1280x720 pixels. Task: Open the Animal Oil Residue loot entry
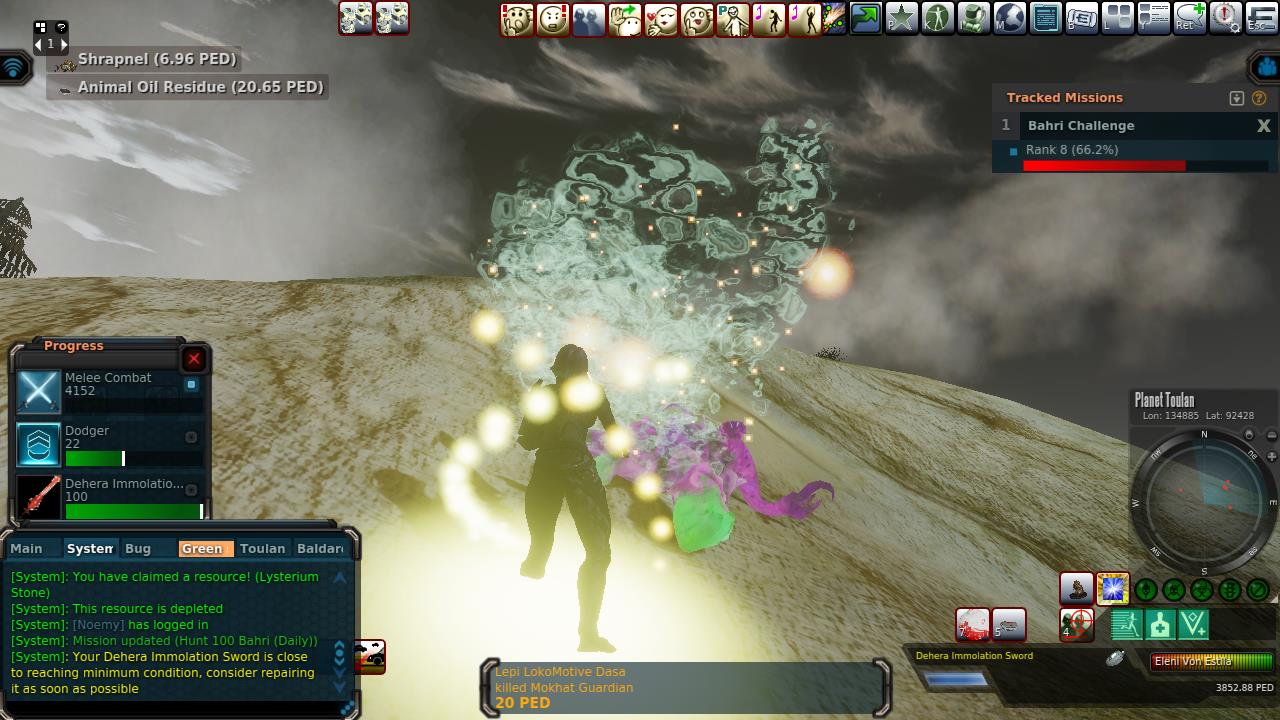tap(200, 87)
